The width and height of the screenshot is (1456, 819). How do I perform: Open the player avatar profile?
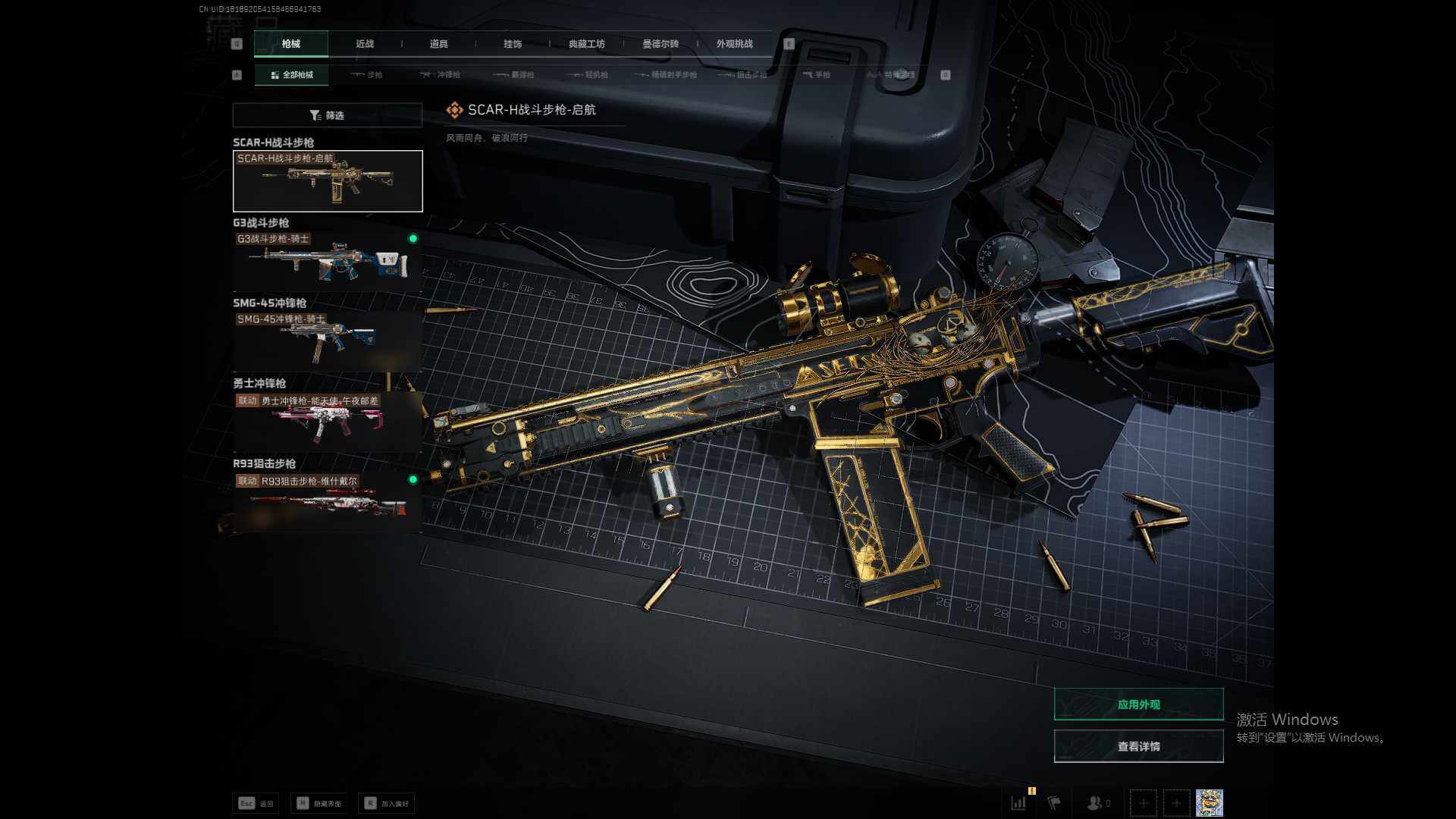tap(1209, 802)
